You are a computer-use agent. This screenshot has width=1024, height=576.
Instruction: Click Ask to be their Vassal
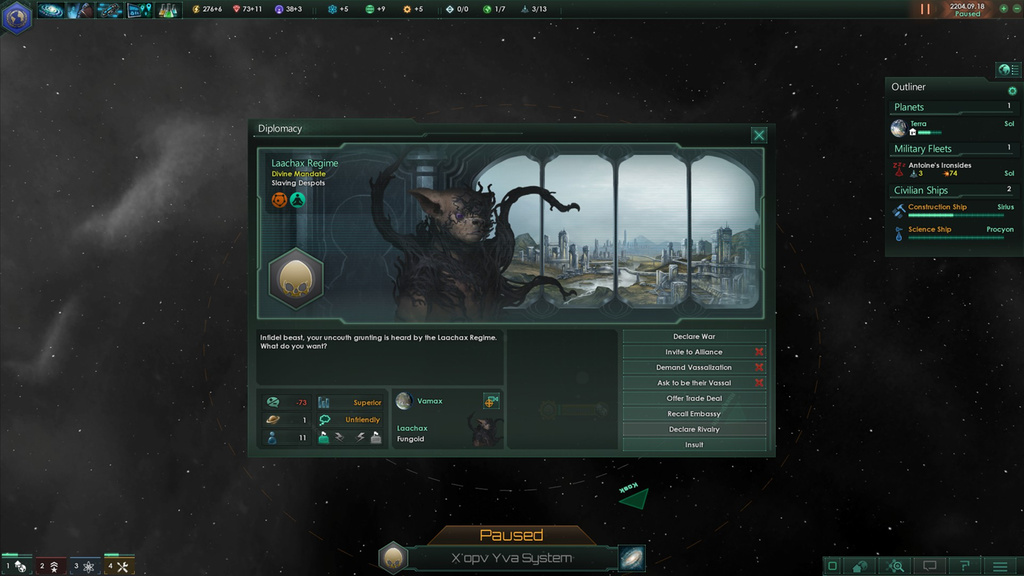[694, 383]
